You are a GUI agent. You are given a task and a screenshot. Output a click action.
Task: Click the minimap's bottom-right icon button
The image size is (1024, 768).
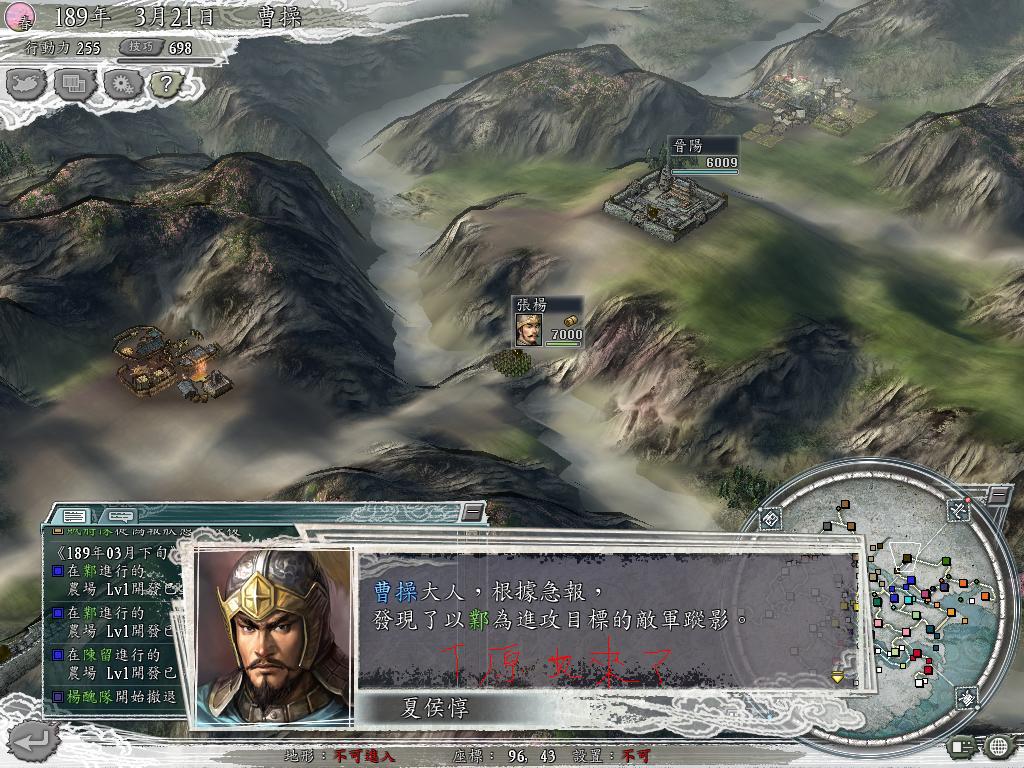pyautogui.click(x=967, y=697)
